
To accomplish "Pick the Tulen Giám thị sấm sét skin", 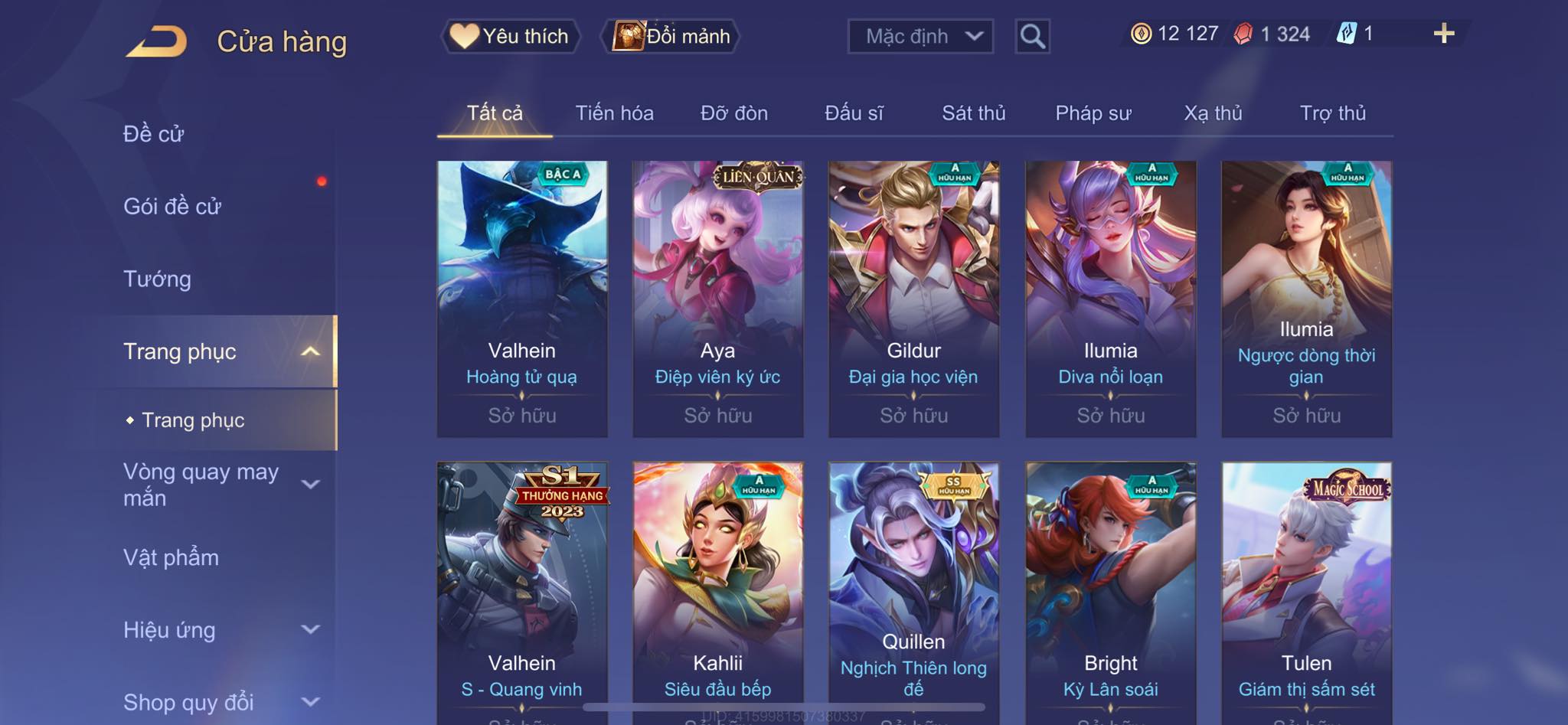I will point(1306,589).
